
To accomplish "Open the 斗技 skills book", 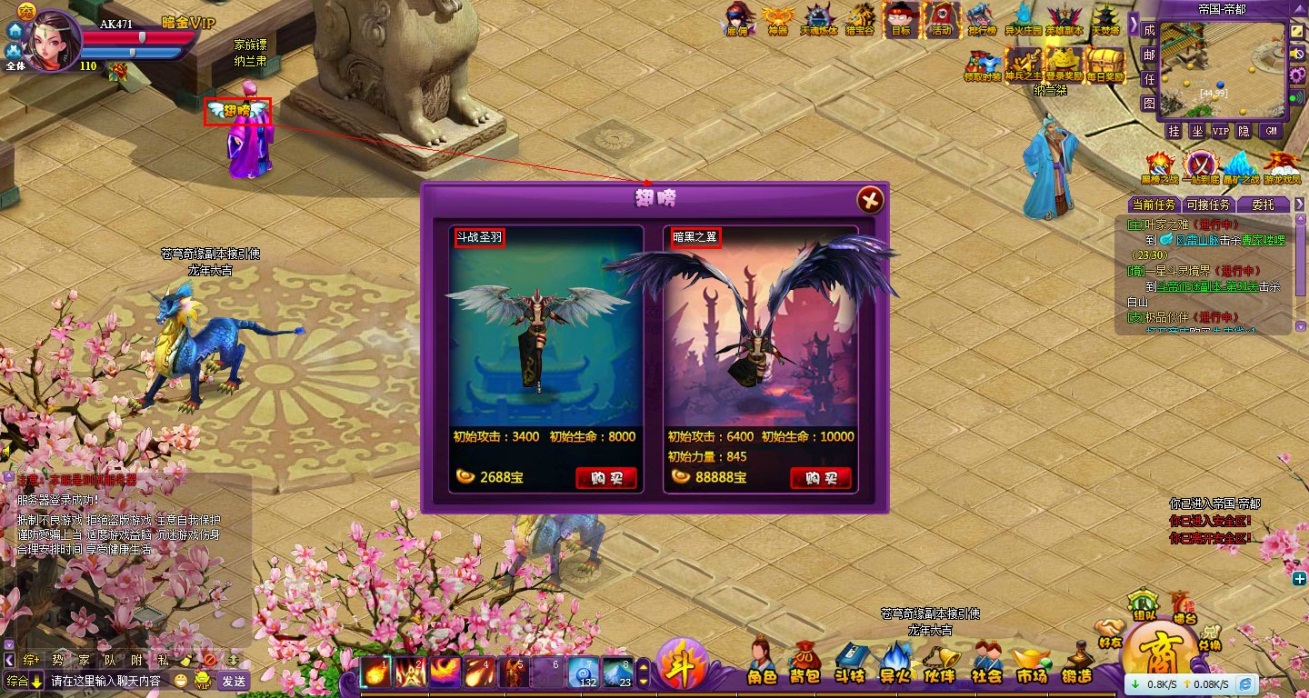I will [x=849, y=664].
